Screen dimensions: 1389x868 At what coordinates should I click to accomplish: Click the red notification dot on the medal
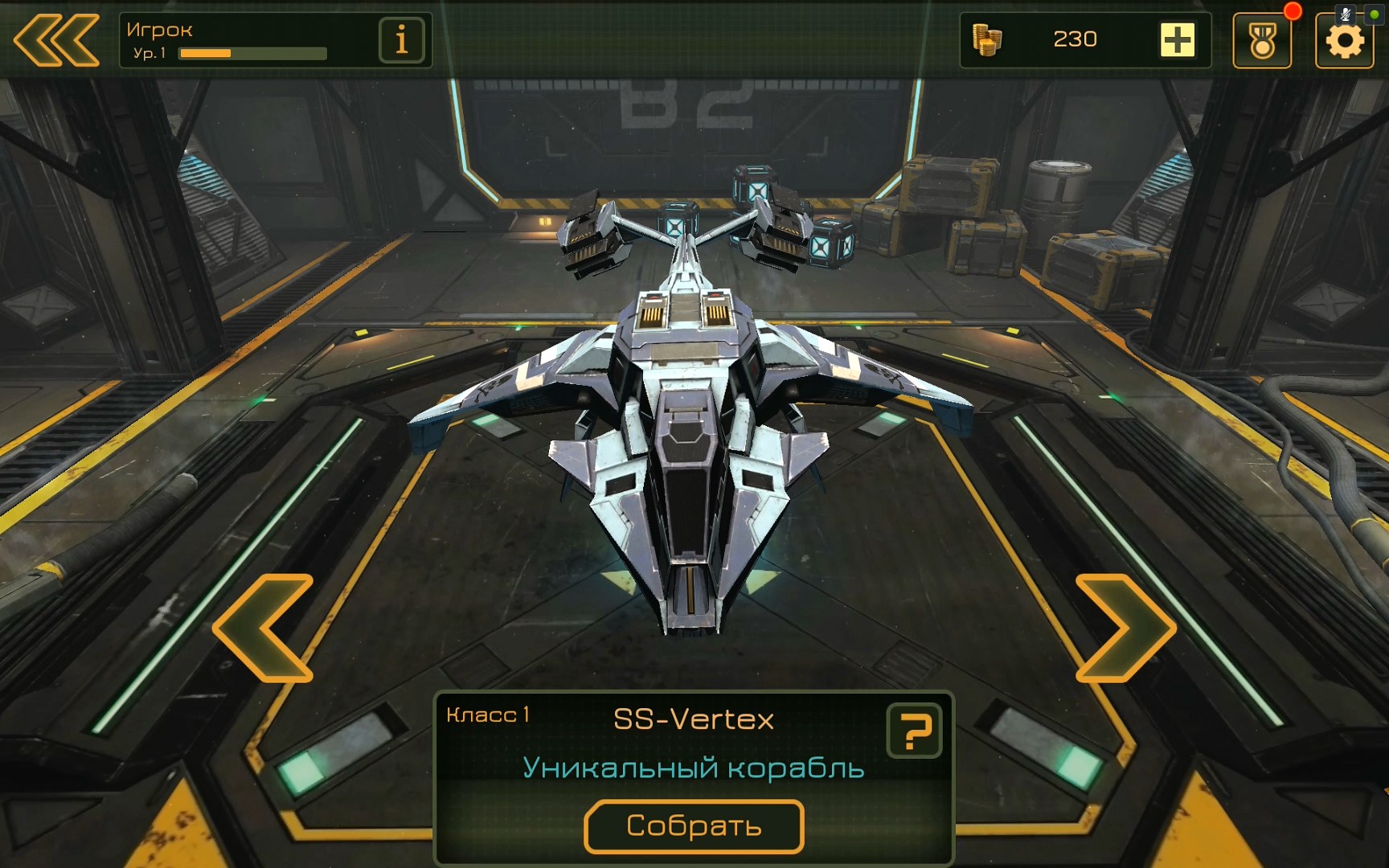pyautogui.click(x=1294, y=10)
